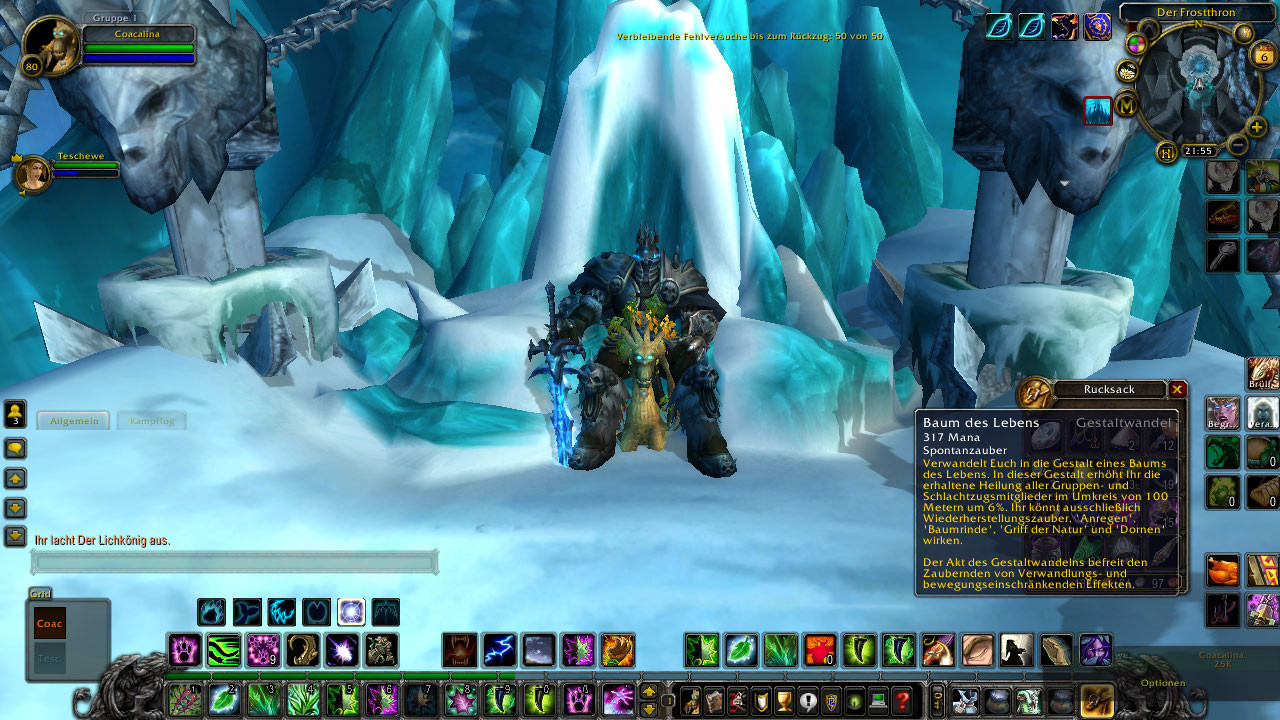Open the social button showing 3
The image size is (1280, 720).
point(15,413)
